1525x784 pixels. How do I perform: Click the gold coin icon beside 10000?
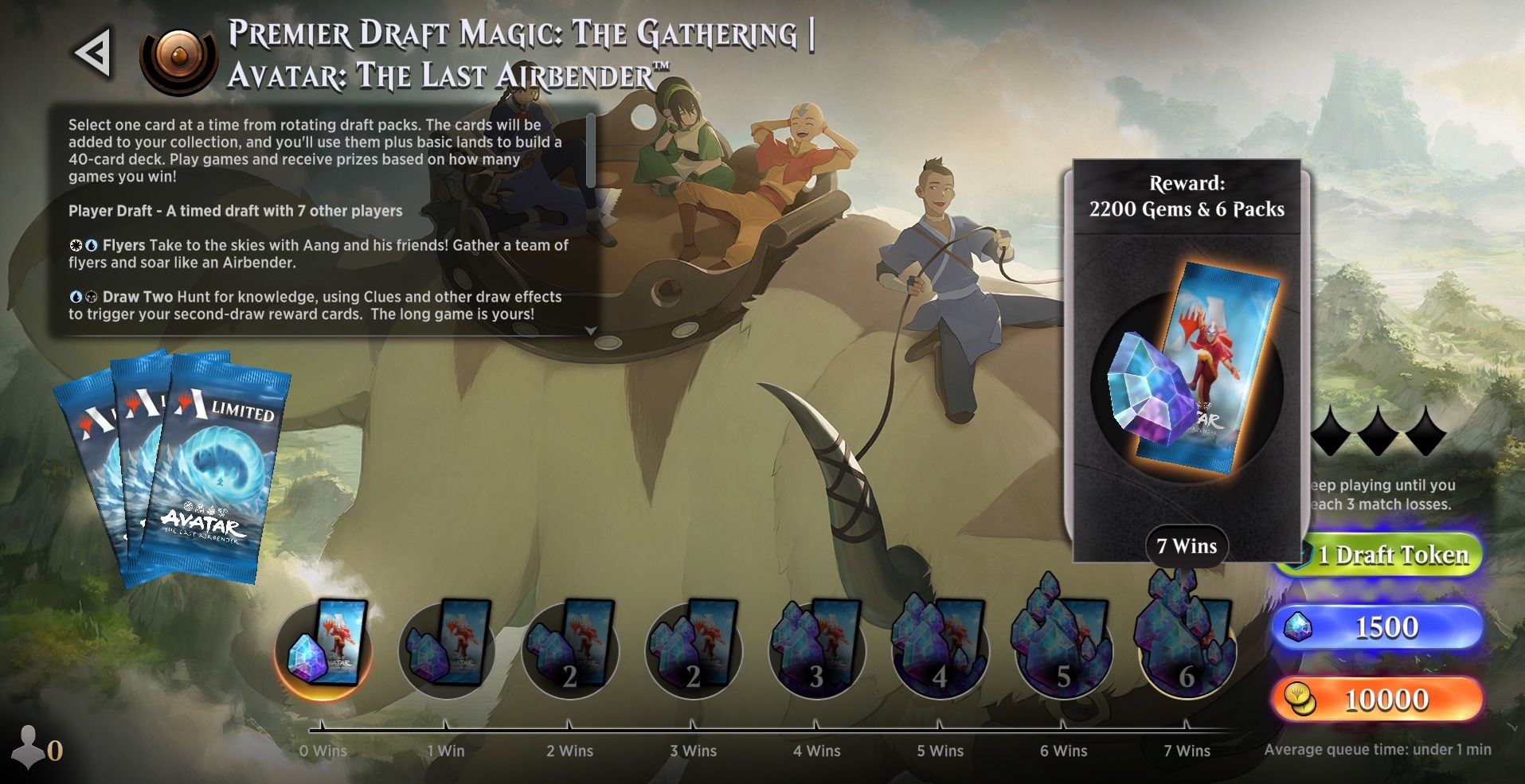pos(1298,698)
